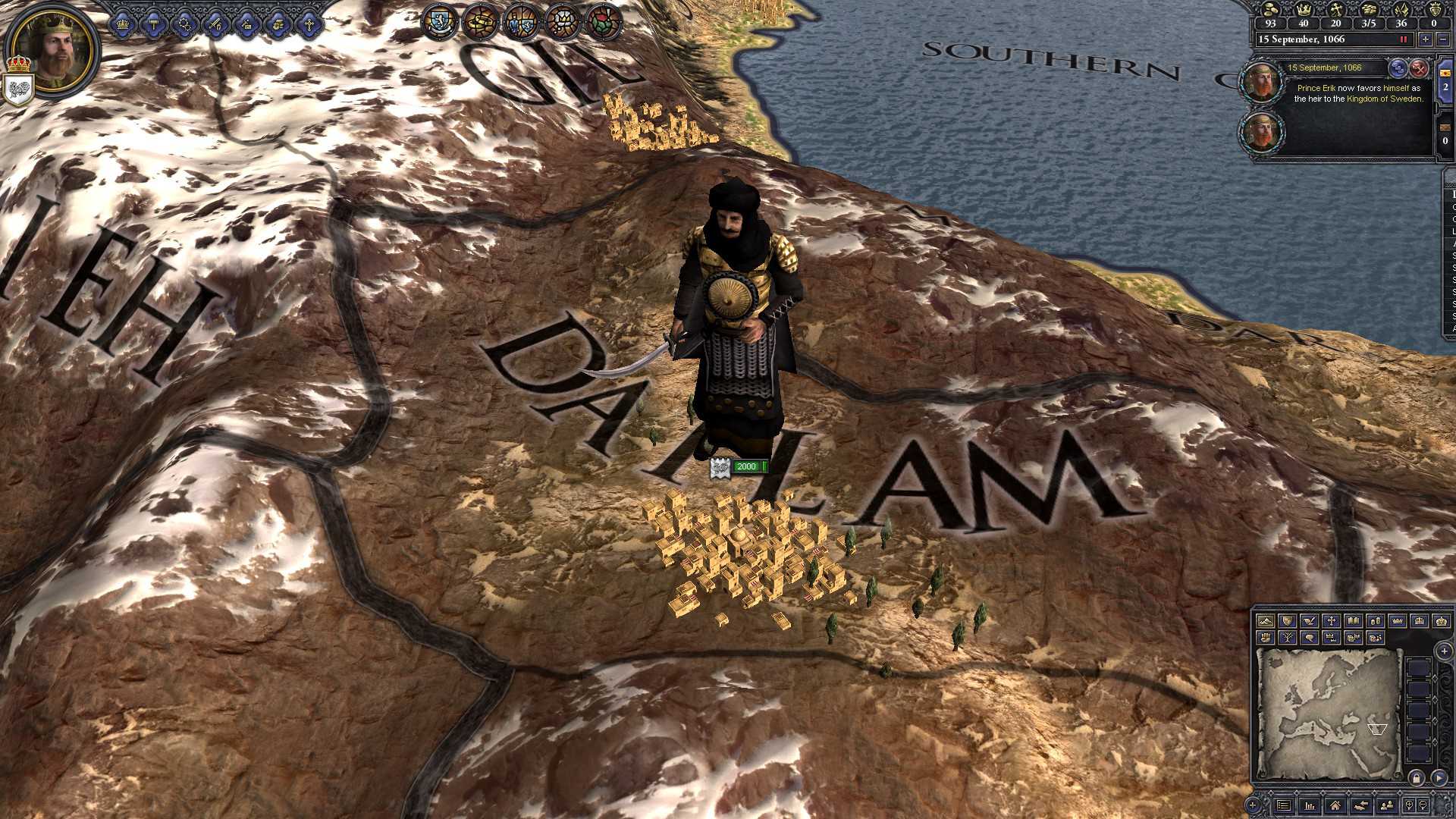Expand the bottom toolbar plus button
The image size is (1456, 819).
click(x=1252, y=805)
